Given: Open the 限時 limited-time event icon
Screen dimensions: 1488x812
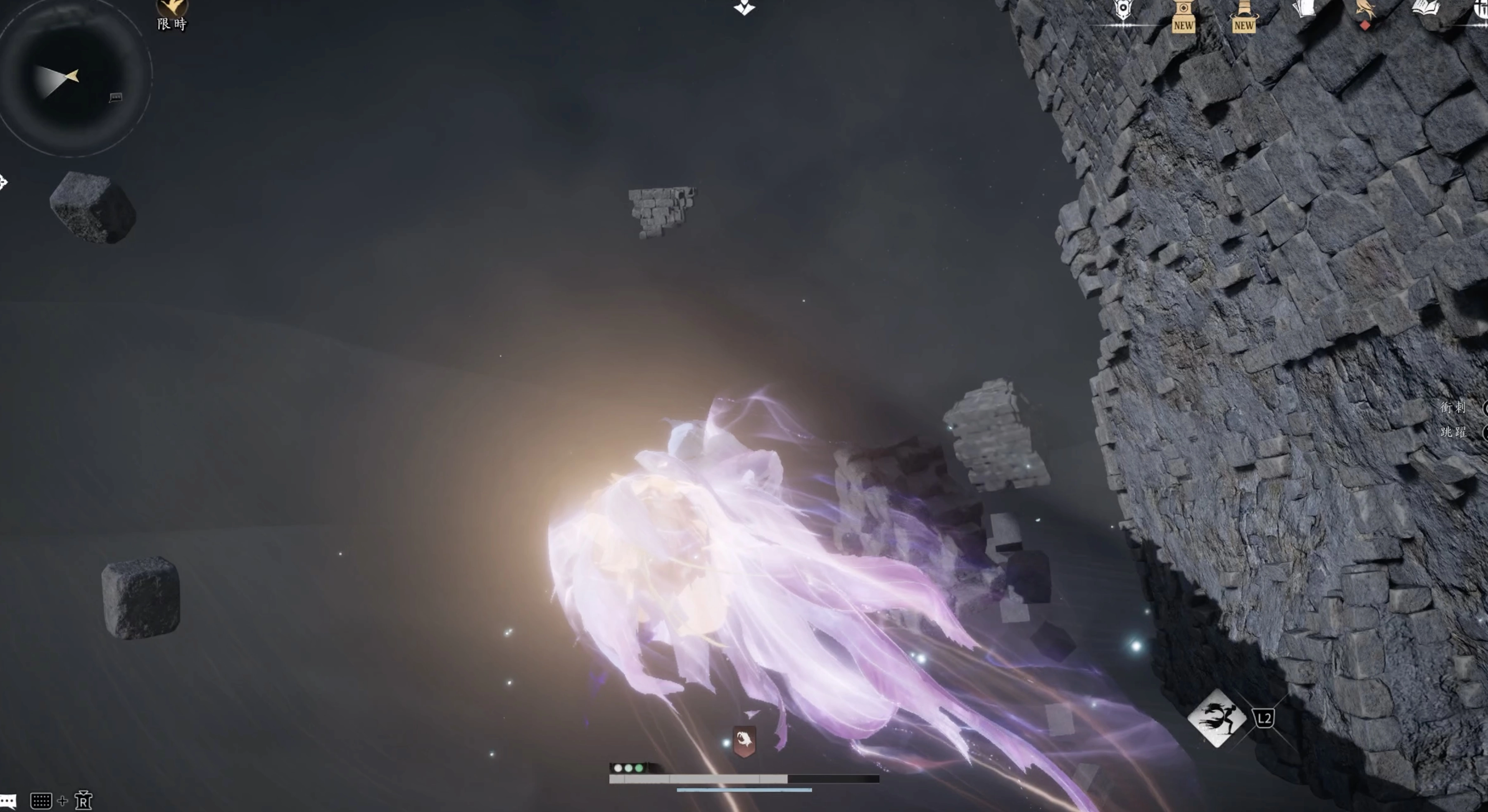Looking at the screenshot, I should [172, 13].
